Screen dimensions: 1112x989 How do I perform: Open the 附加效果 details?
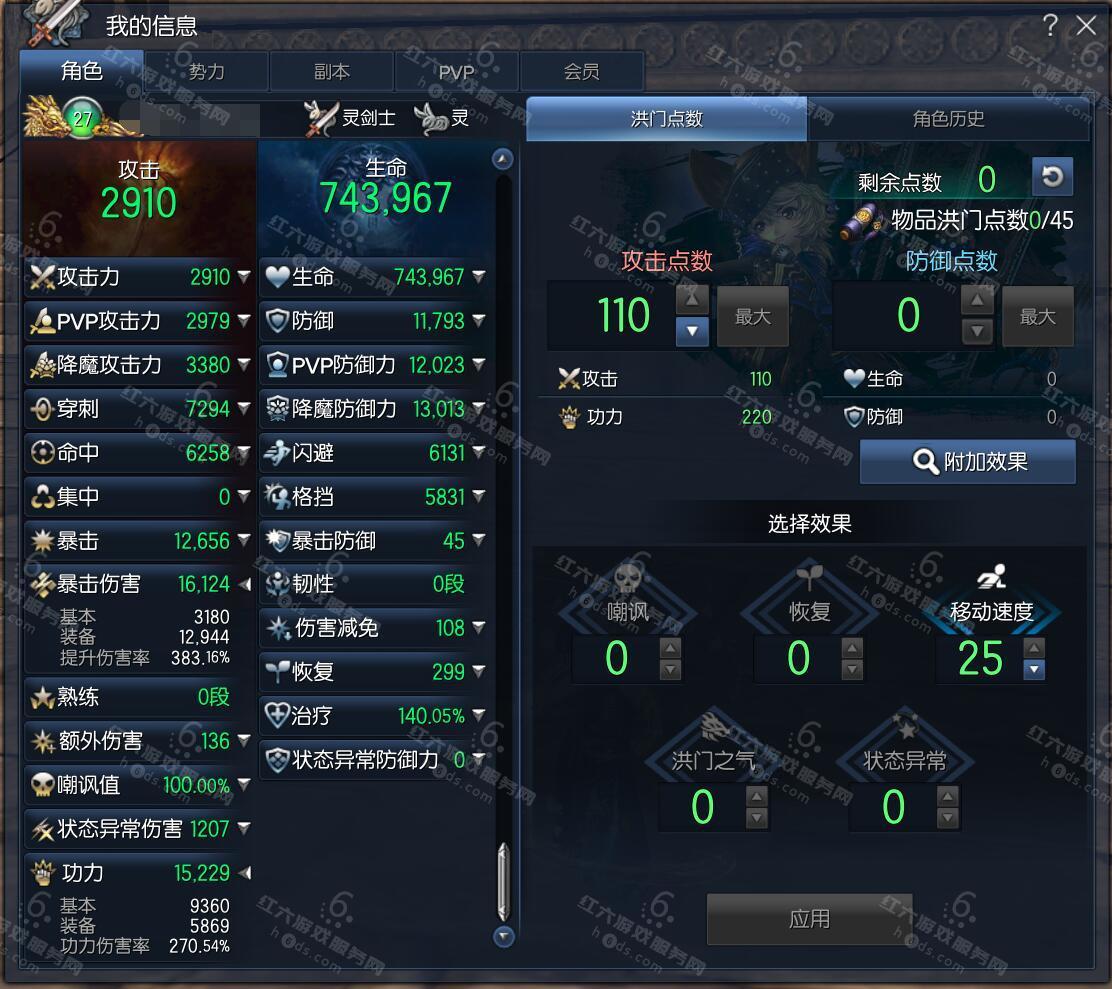pyautogui.click(x=968, y=462)
